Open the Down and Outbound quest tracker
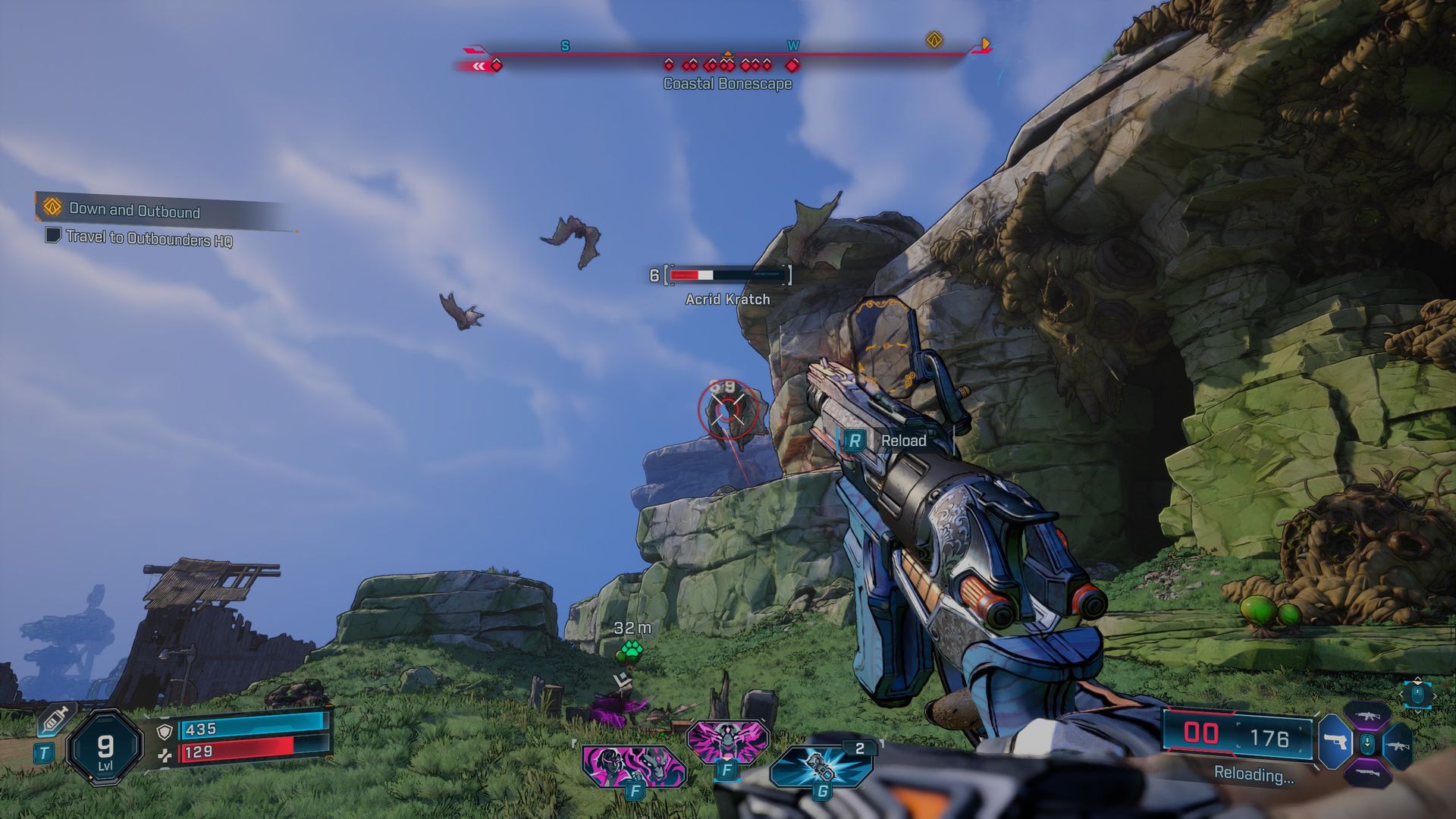1456x819 pixels. pyautogui.click(x=134, y=210)
